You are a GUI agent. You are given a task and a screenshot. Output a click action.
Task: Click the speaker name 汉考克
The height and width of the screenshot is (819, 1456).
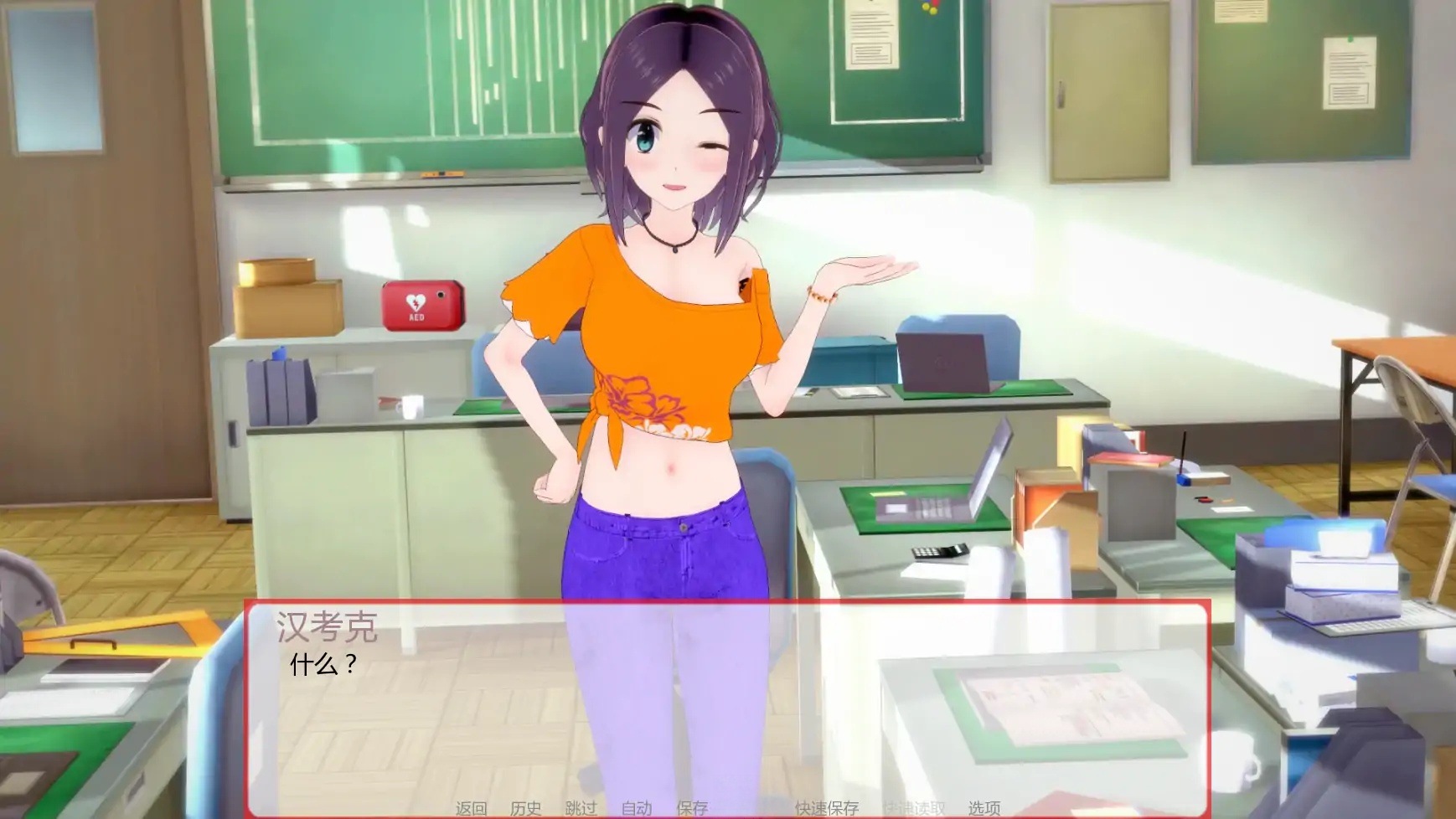(328, 626)
